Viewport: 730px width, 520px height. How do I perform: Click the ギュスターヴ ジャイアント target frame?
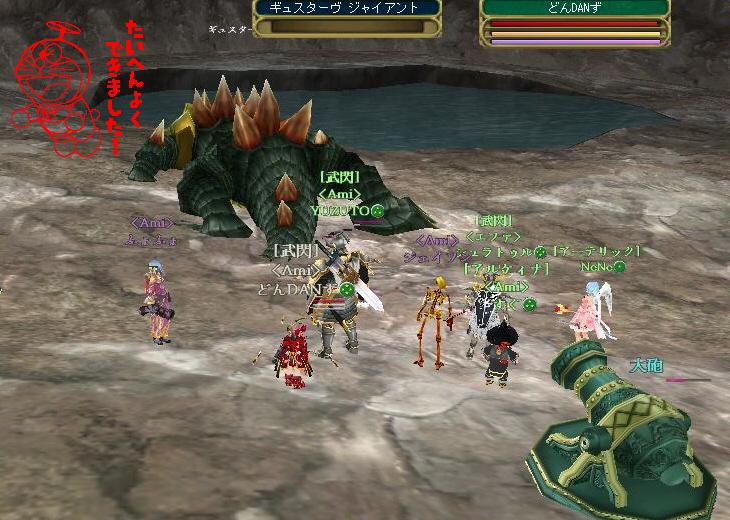346,17
